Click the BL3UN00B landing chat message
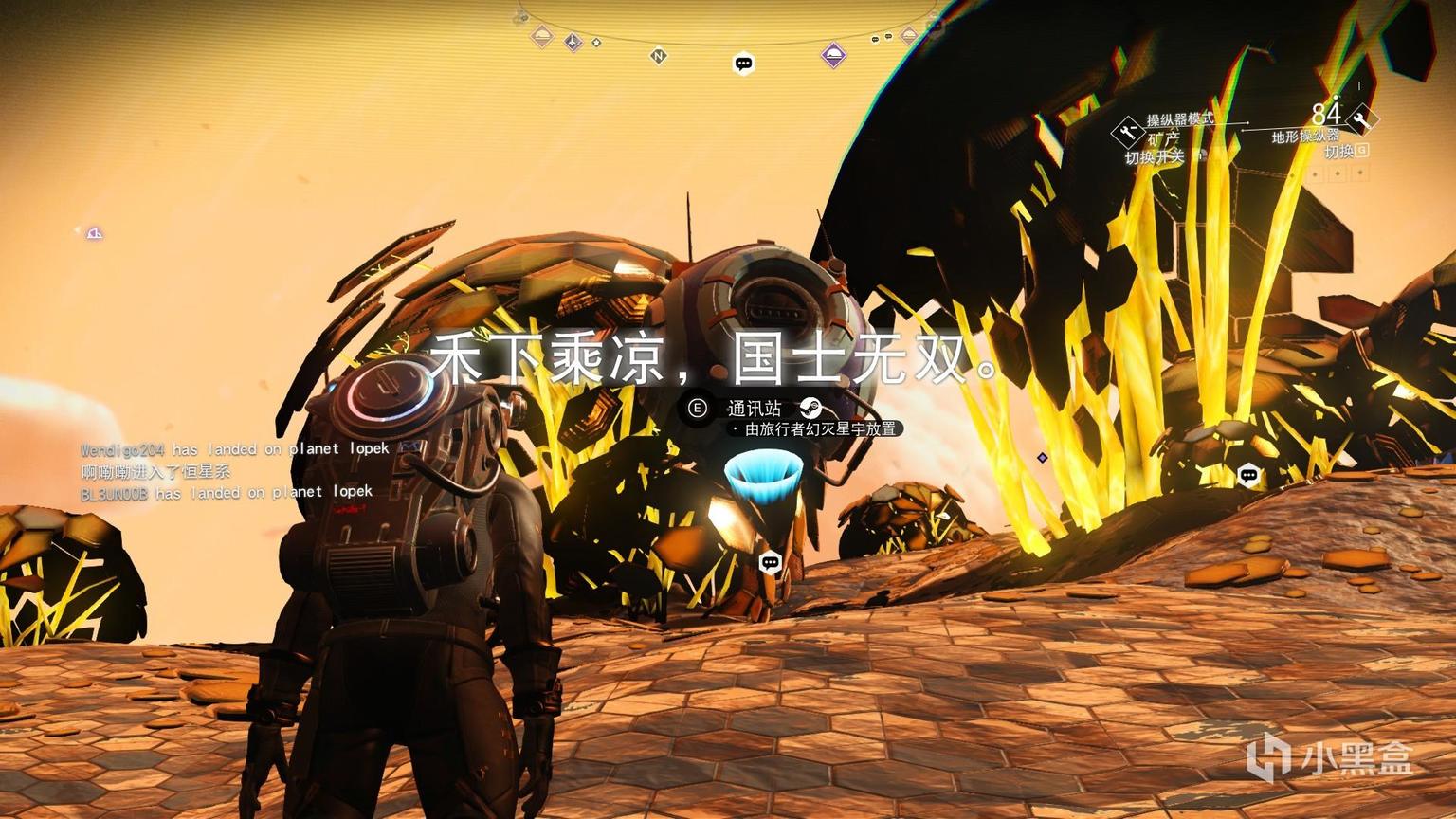Image resolution: width=1456 pixels, height=819 pixels. click(227, 493)
